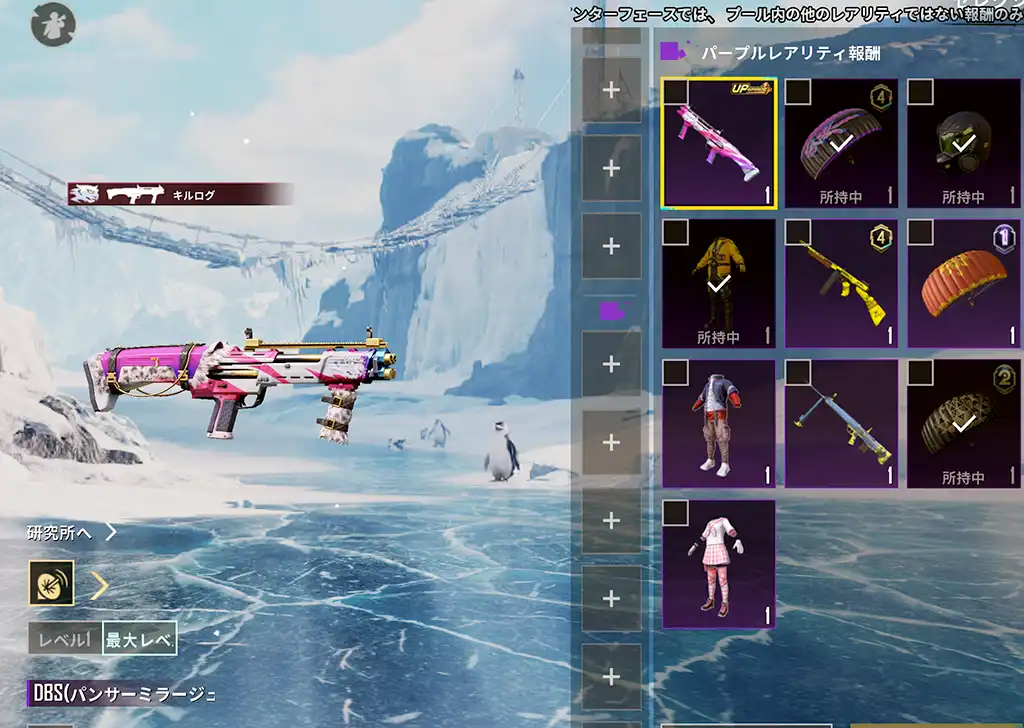Tick the checkbox on the orange parachute tile
1024x728 pixels.
(x=920, y=233)
